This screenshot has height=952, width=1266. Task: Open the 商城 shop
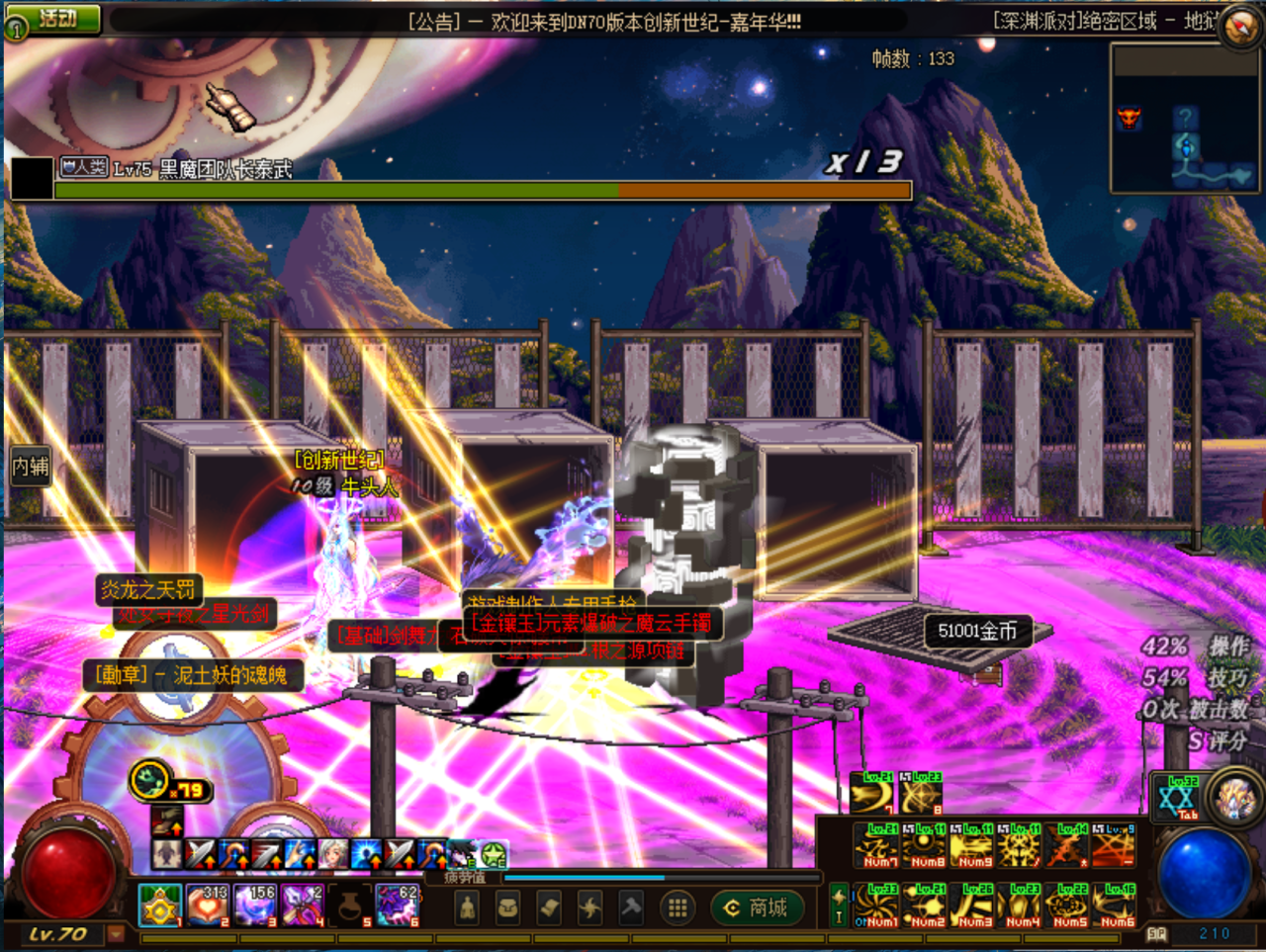[757, 908]
